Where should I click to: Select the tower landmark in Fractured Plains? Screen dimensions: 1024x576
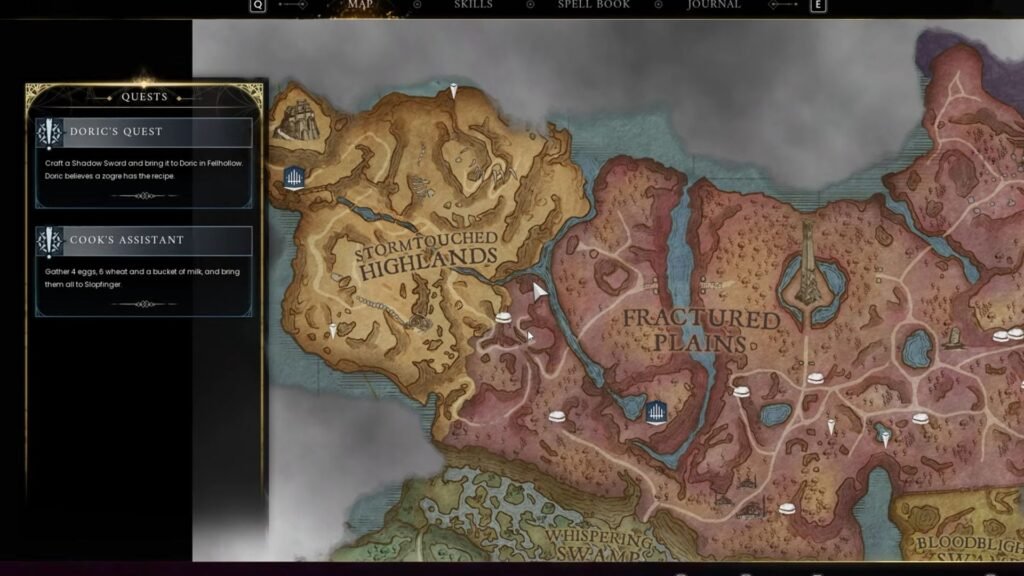point(808,268)
